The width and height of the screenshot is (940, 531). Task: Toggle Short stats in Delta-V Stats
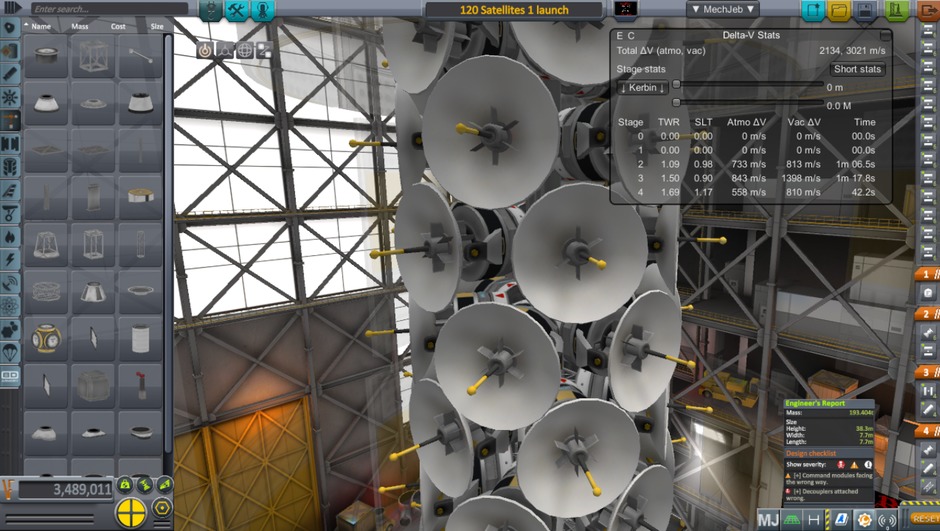pos(857,69)
